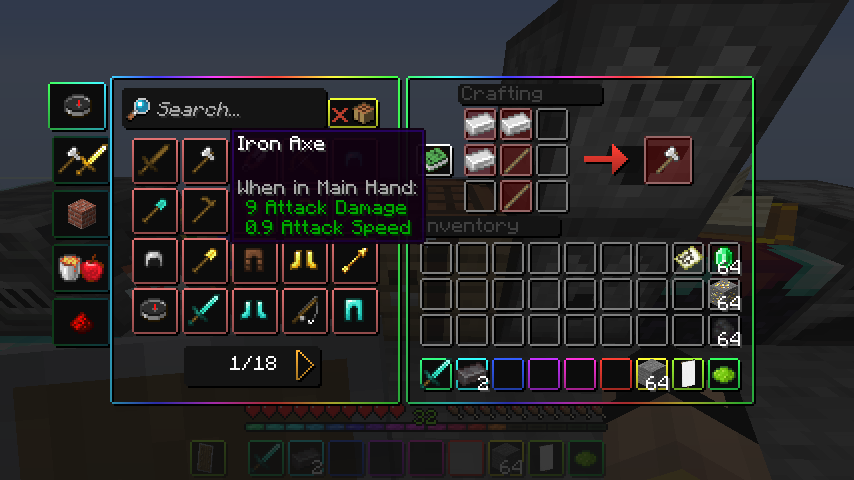The image size is (854, 480).
Task: Select the map item in inventory
Action: pos(687,261)
